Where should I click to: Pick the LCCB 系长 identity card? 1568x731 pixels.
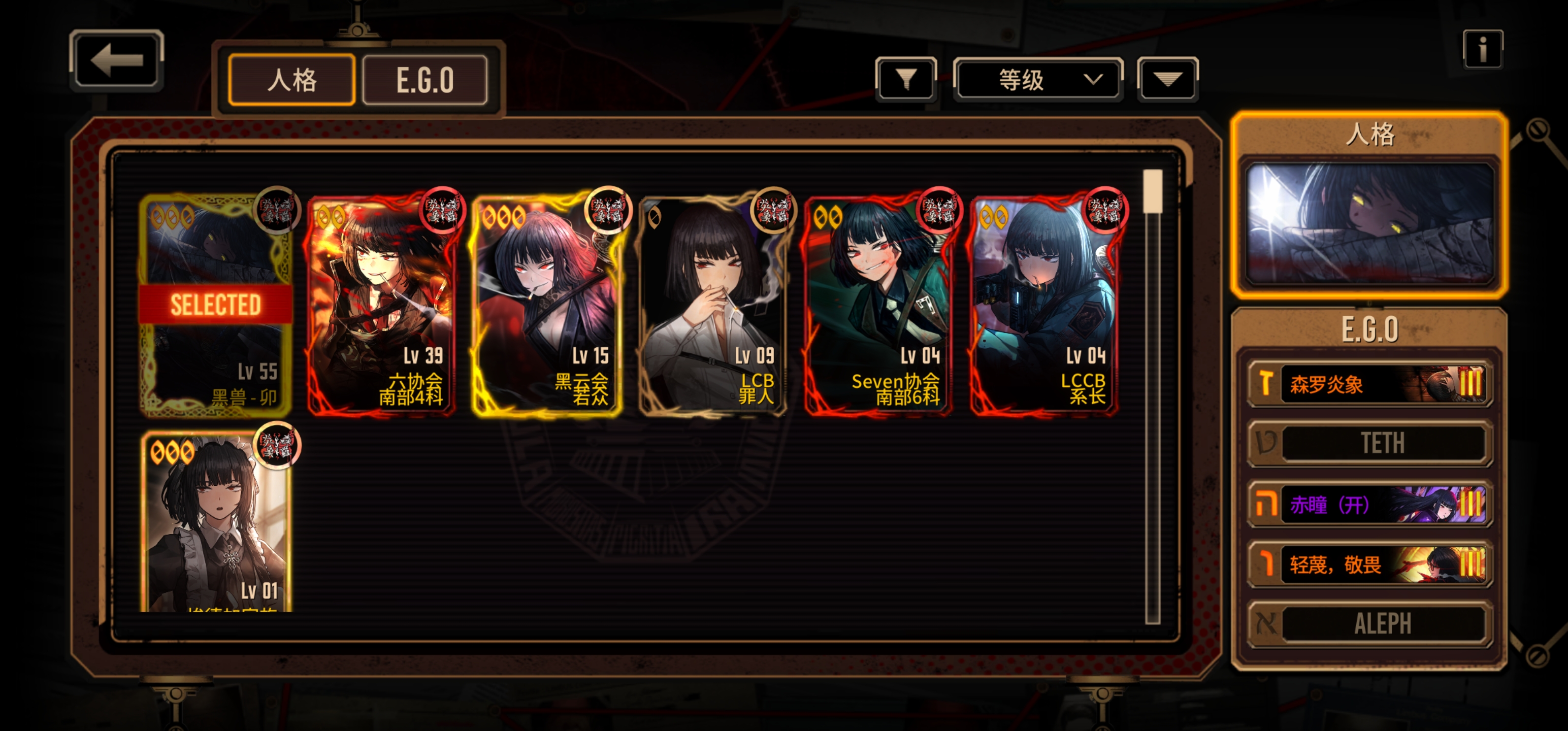(1044, 305)
